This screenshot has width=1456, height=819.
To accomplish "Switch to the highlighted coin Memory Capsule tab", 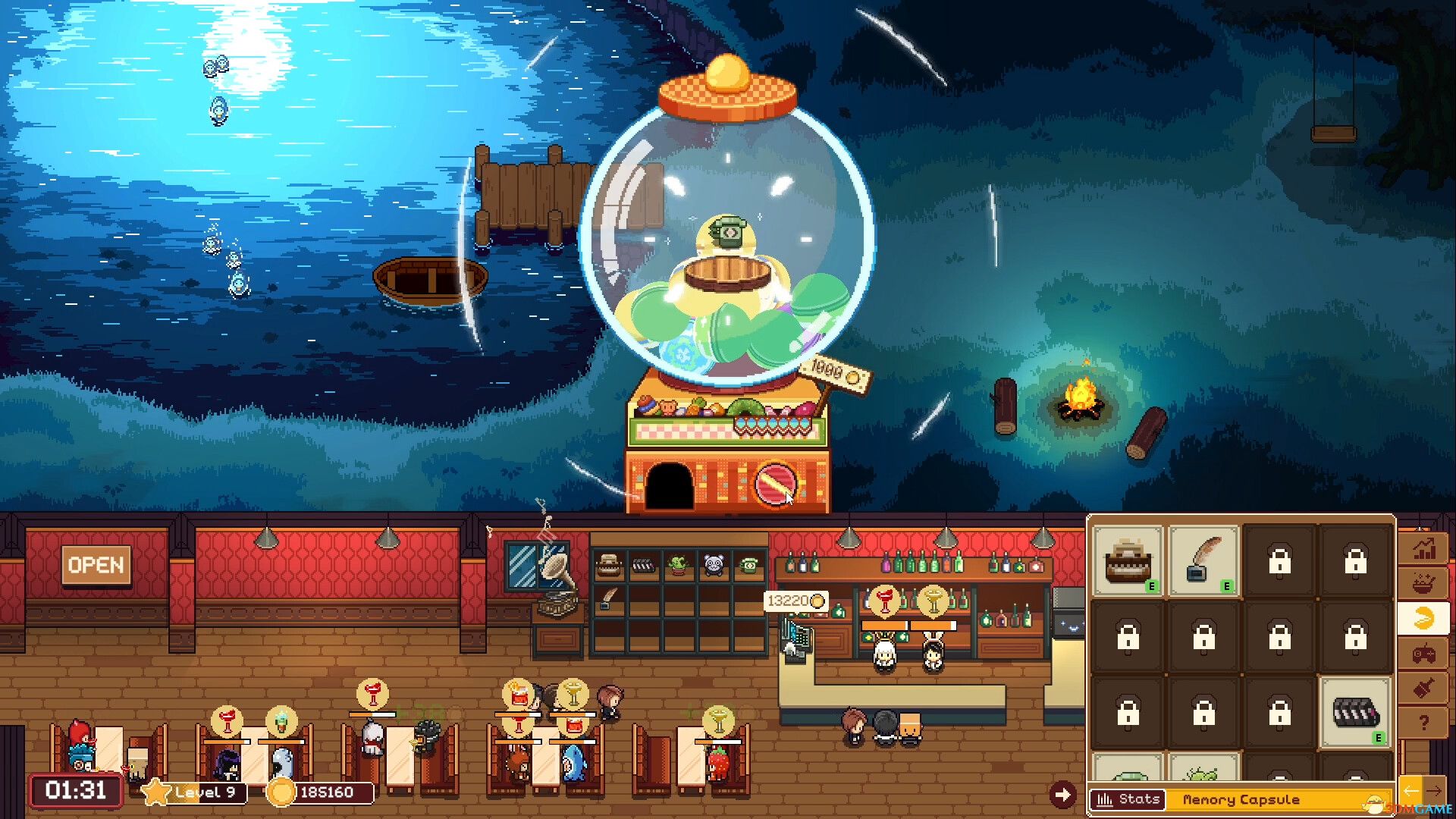I will click(x=1423, y=618).
